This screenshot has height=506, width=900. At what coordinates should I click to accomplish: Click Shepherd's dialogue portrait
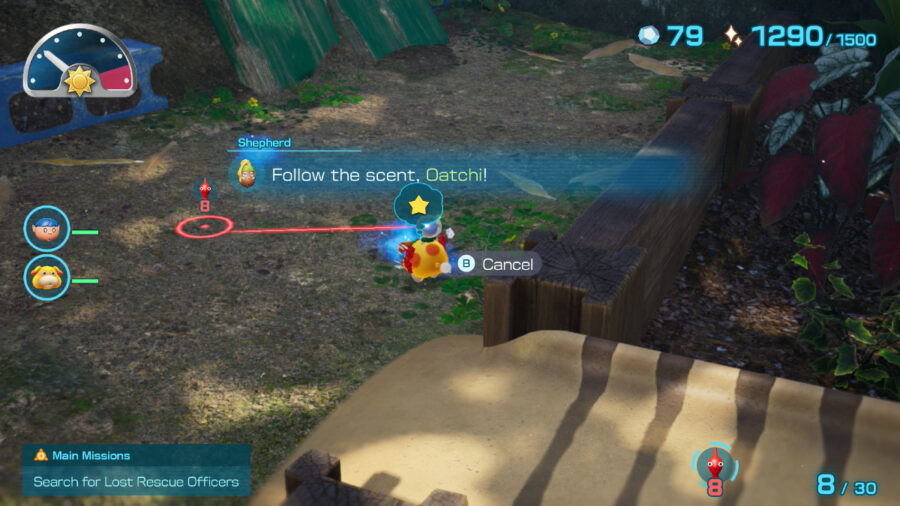(x=245, y=175)
